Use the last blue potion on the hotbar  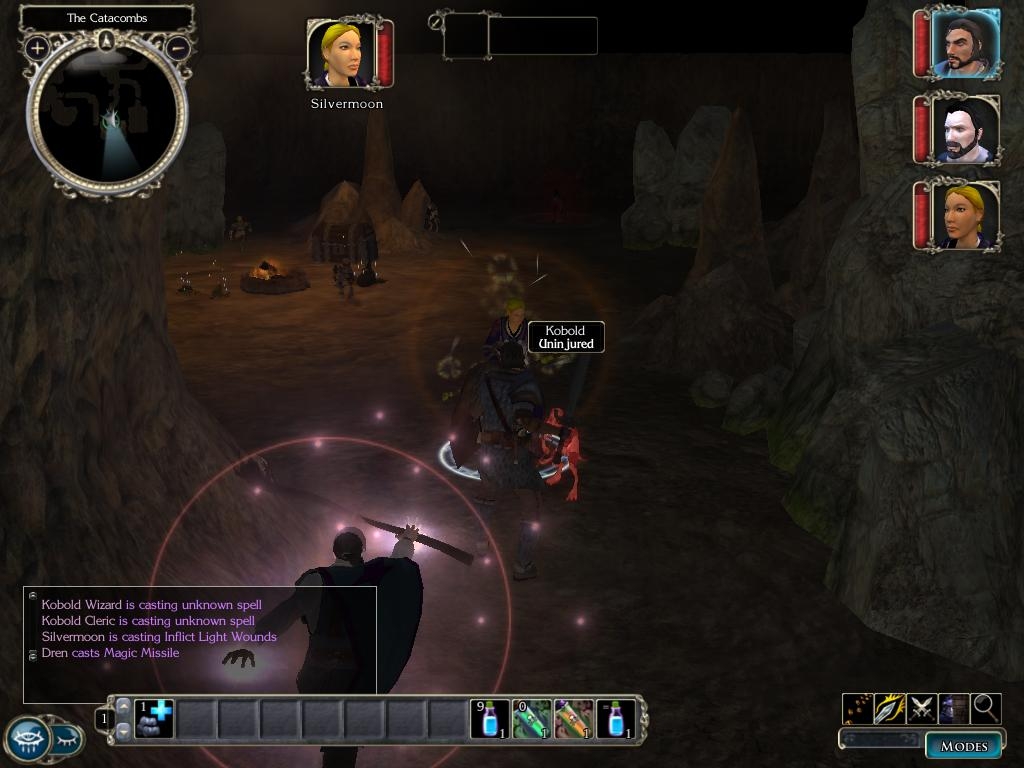click(x=616, y=719)
